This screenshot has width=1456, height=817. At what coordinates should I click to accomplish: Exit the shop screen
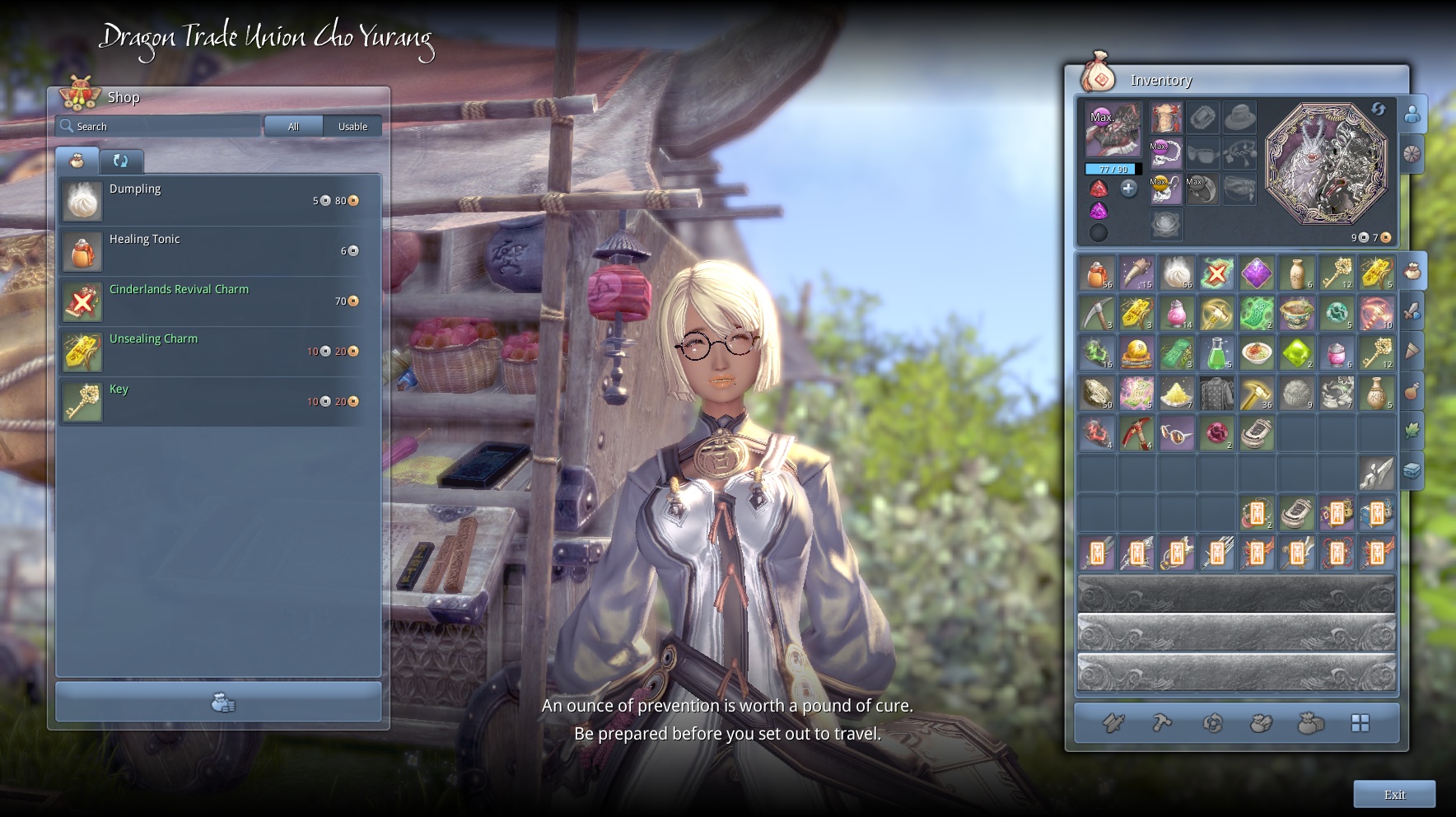1394,794
